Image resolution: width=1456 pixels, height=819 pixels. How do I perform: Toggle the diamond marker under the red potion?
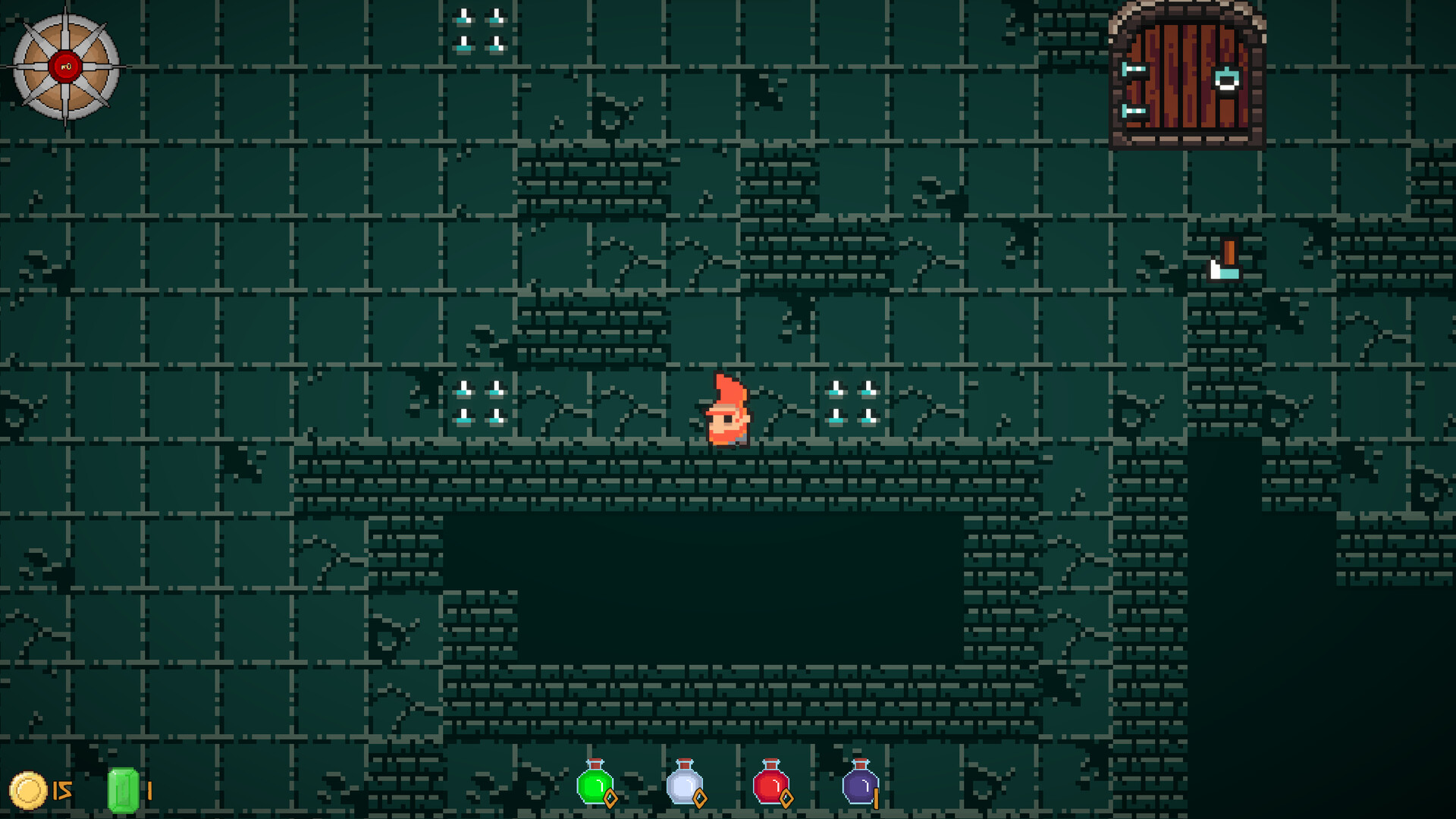click(786, 798)
